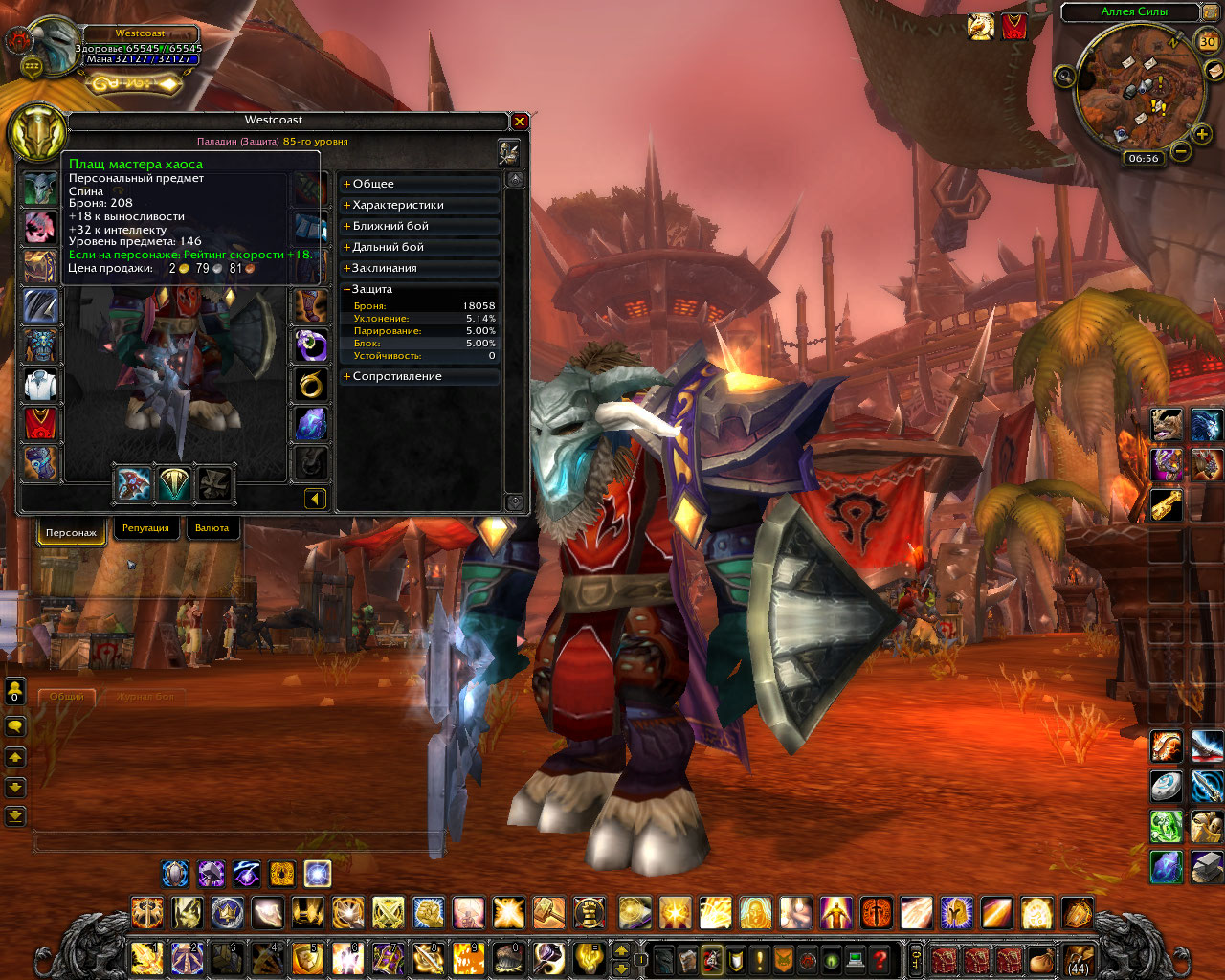1225x980 pixels.
Task: Click the golden ring equipment slot
Action: [x=310, y=385]
